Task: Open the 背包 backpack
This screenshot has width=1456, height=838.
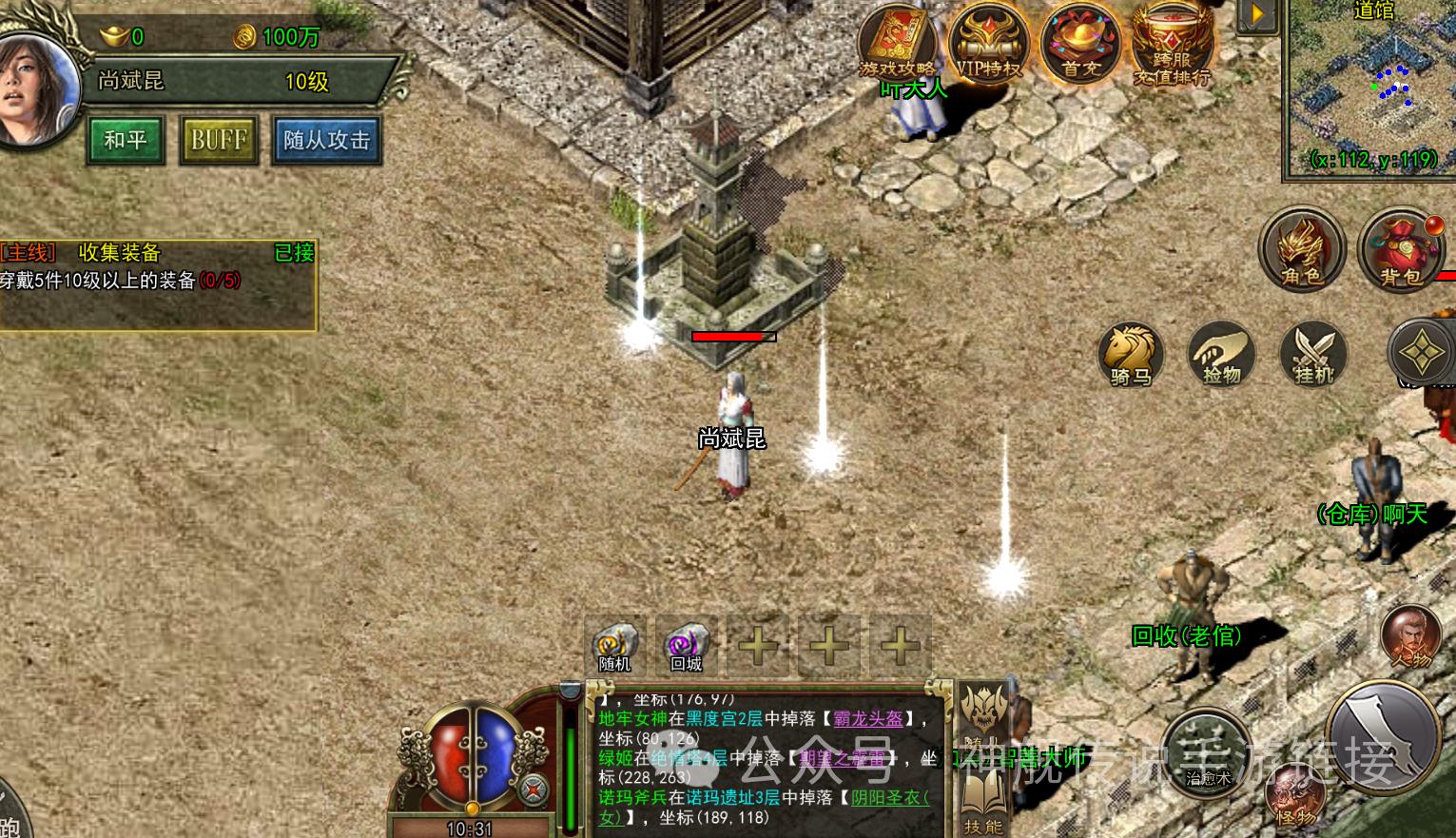Action: coord(1400,249)
